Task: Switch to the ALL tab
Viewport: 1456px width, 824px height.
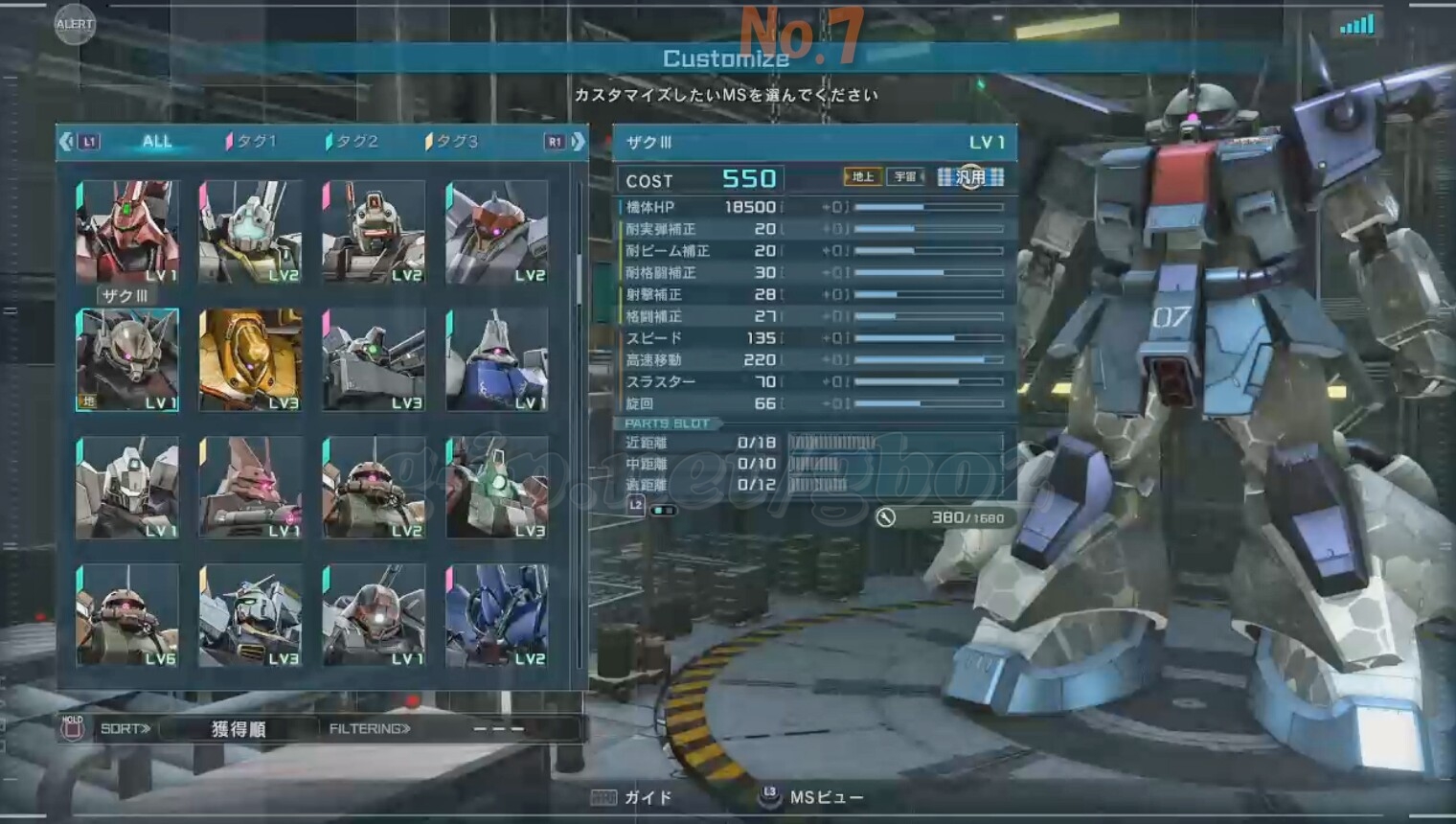Action: point(157,142)
